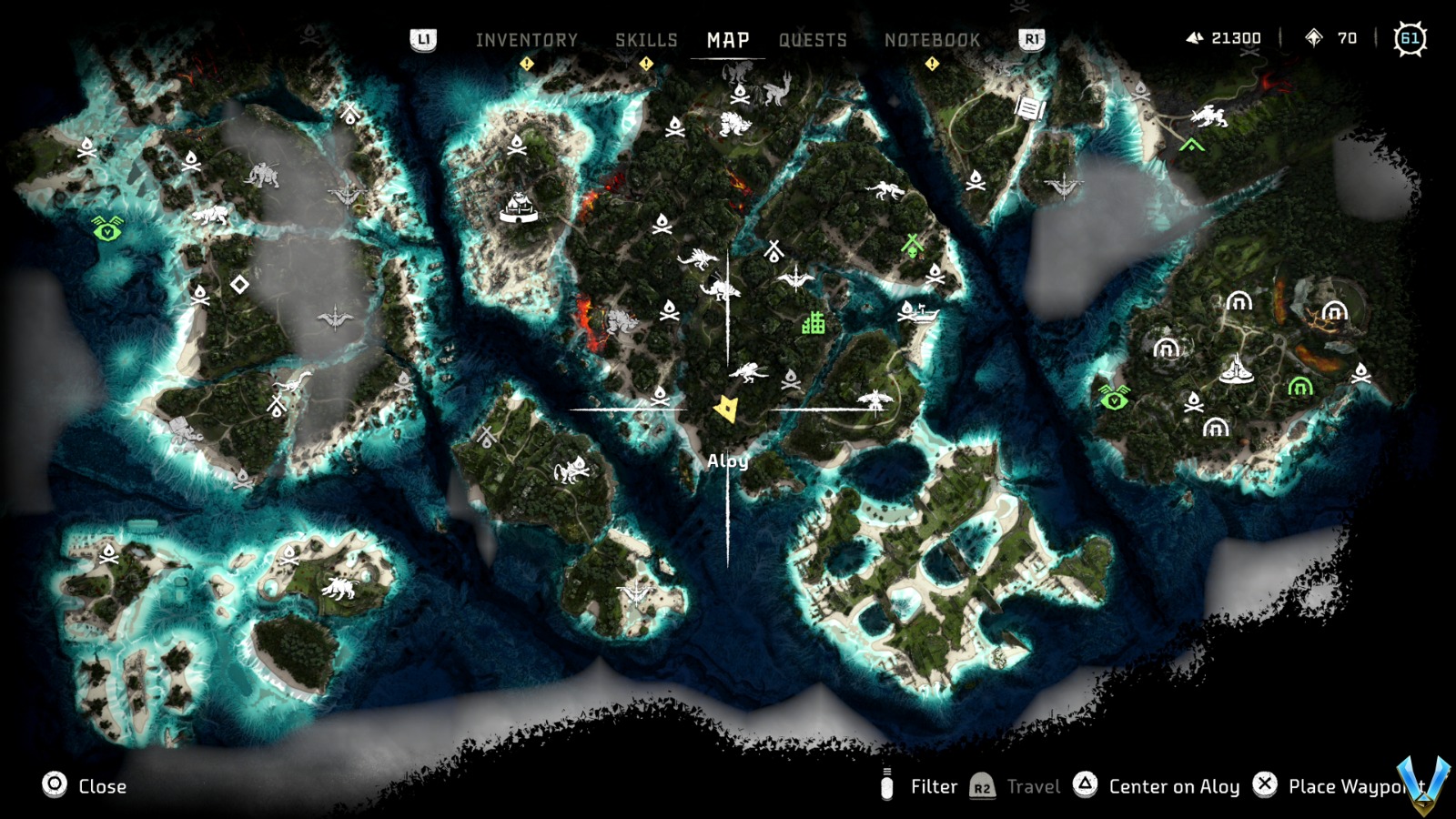Click the green hunting grounds marker
Screen dimensions: 1456x819
911,246
